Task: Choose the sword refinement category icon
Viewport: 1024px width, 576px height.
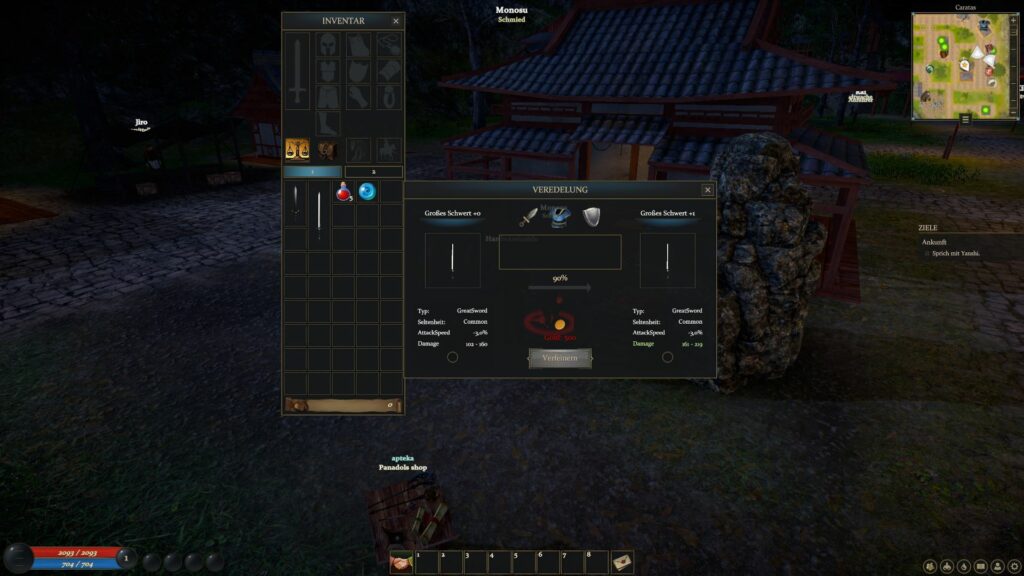Action: [528, 217]
